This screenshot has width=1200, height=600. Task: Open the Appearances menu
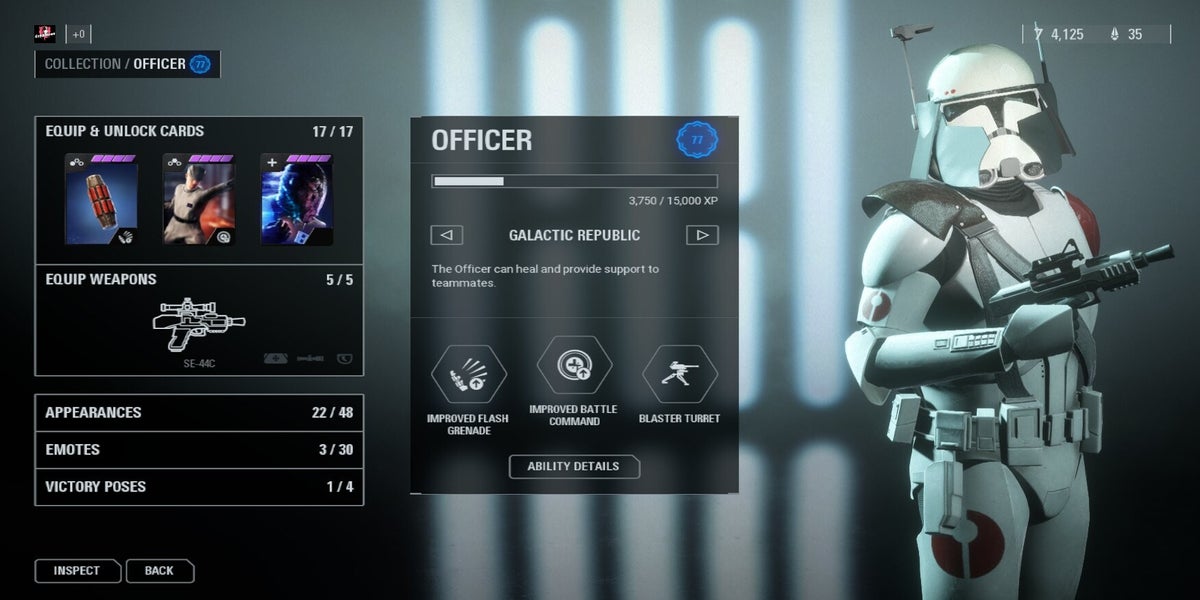198,412
